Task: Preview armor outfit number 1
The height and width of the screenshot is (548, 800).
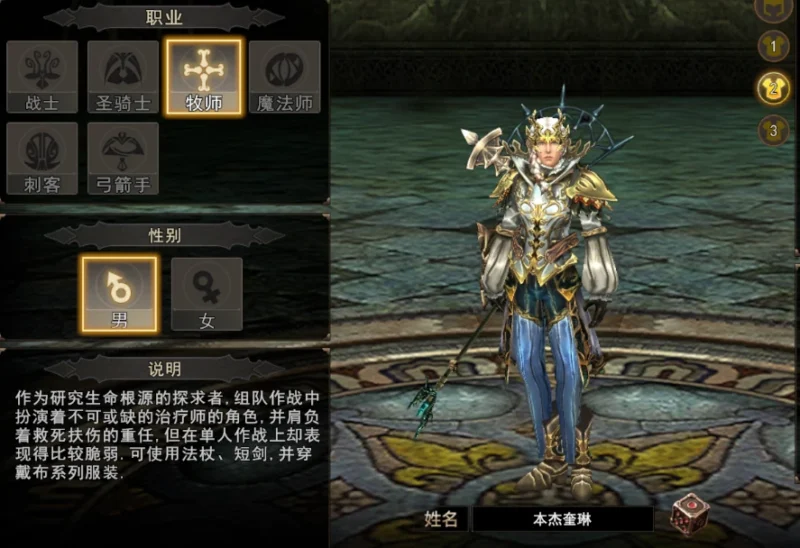Action: tap(773, 46)
